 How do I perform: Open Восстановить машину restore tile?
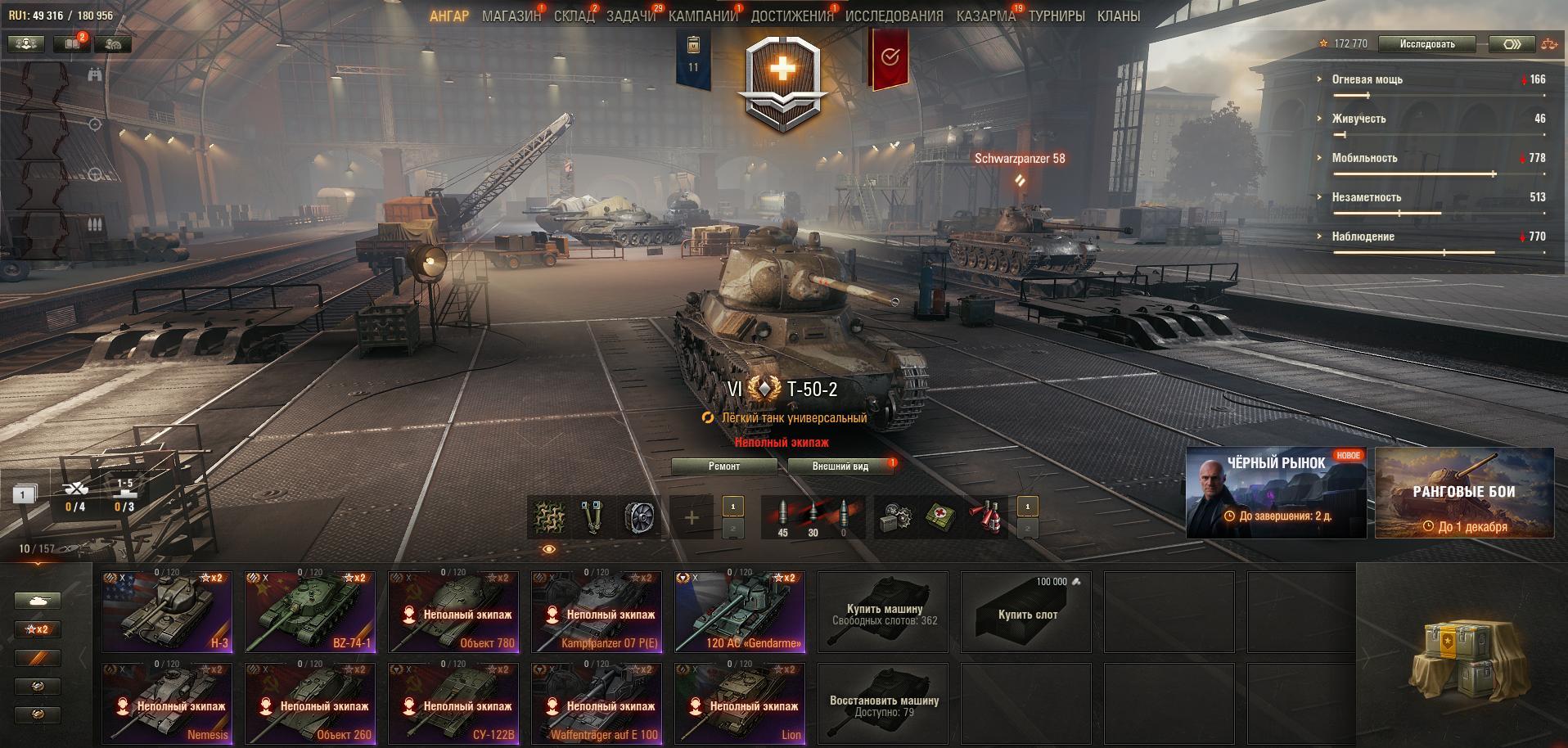coord(883,704)
